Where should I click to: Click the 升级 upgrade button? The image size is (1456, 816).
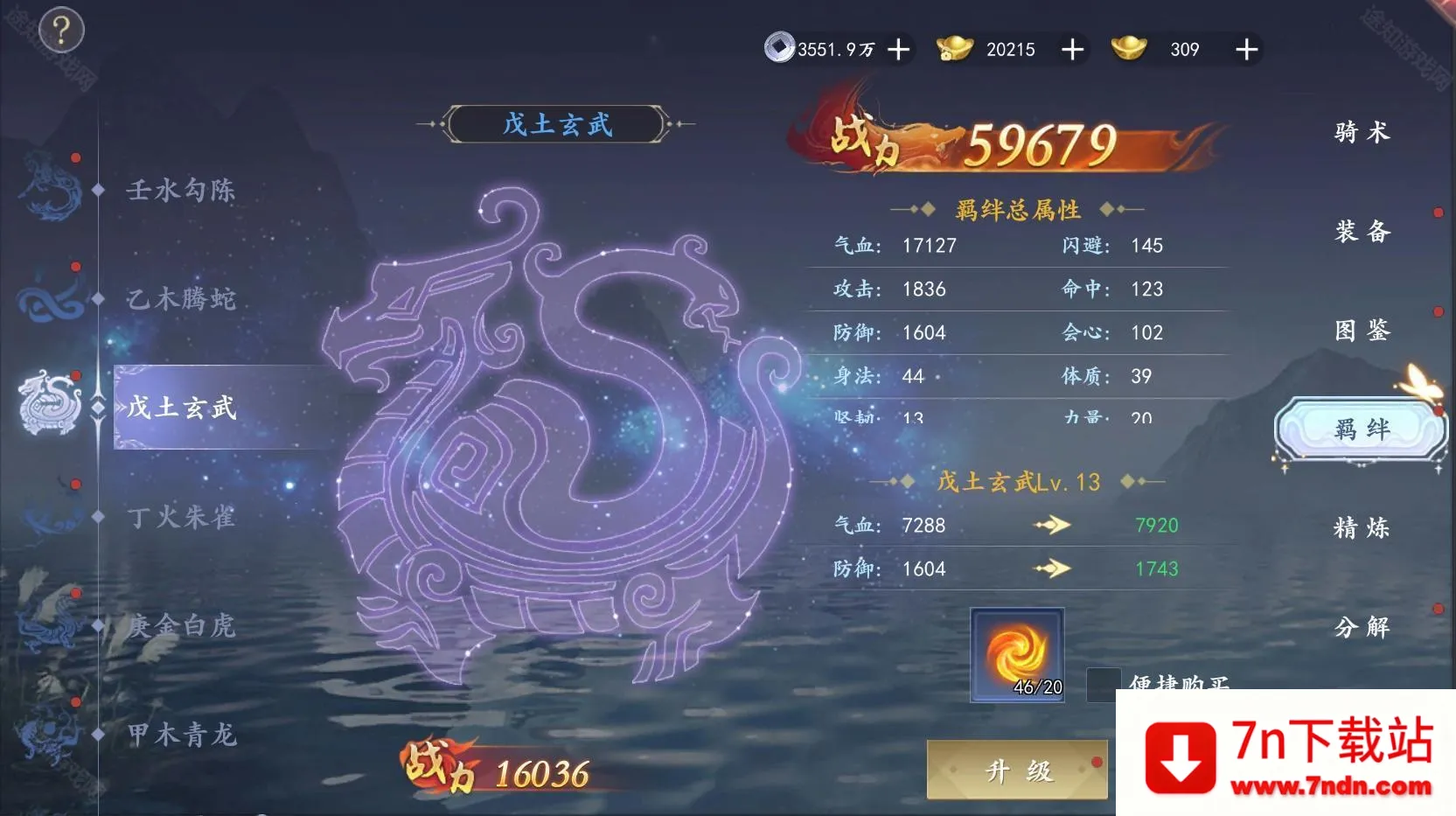click(x=1017, y=771)
